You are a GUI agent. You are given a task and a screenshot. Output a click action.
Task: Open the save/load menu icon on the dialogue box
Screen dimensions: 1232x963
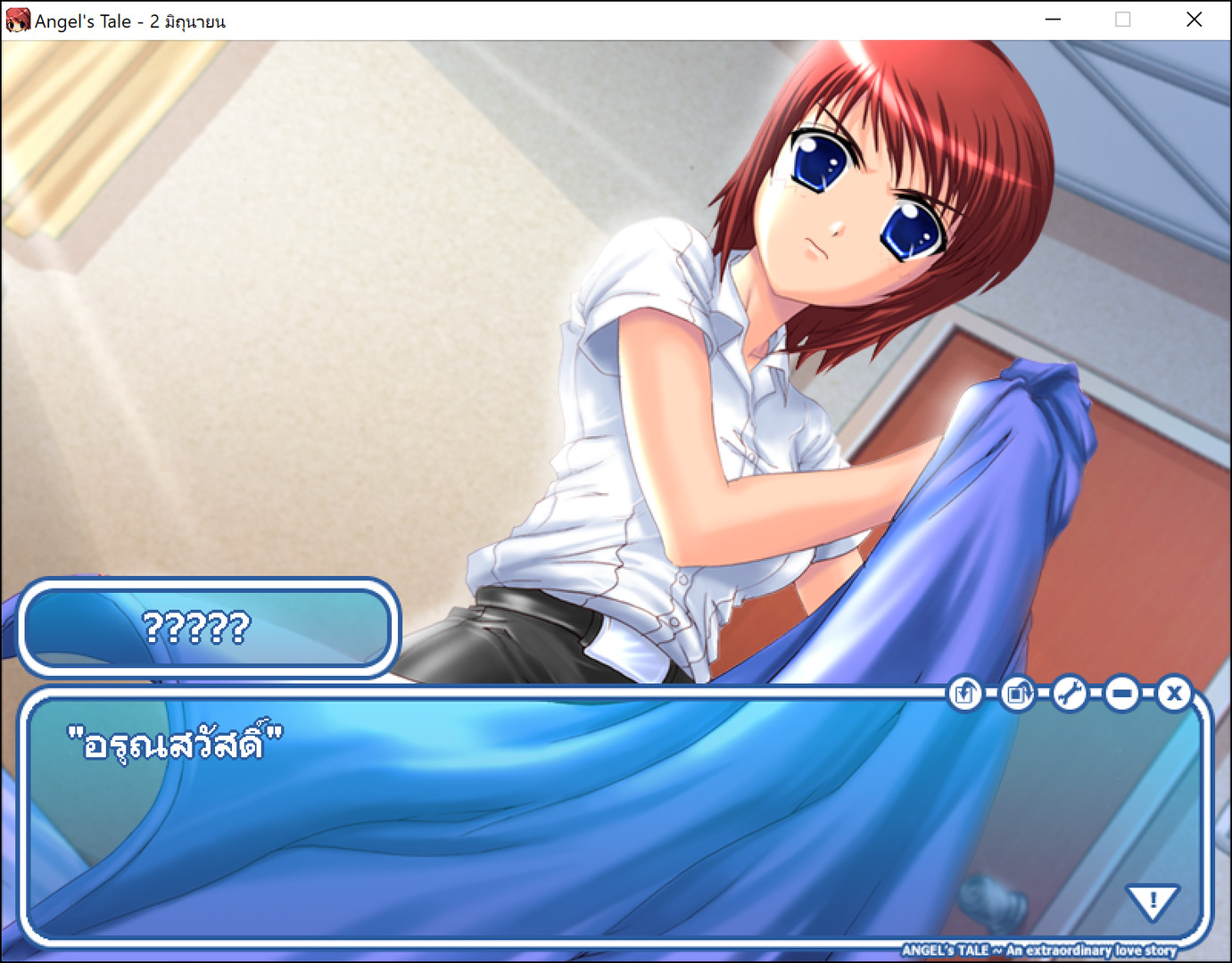[964, 694]
